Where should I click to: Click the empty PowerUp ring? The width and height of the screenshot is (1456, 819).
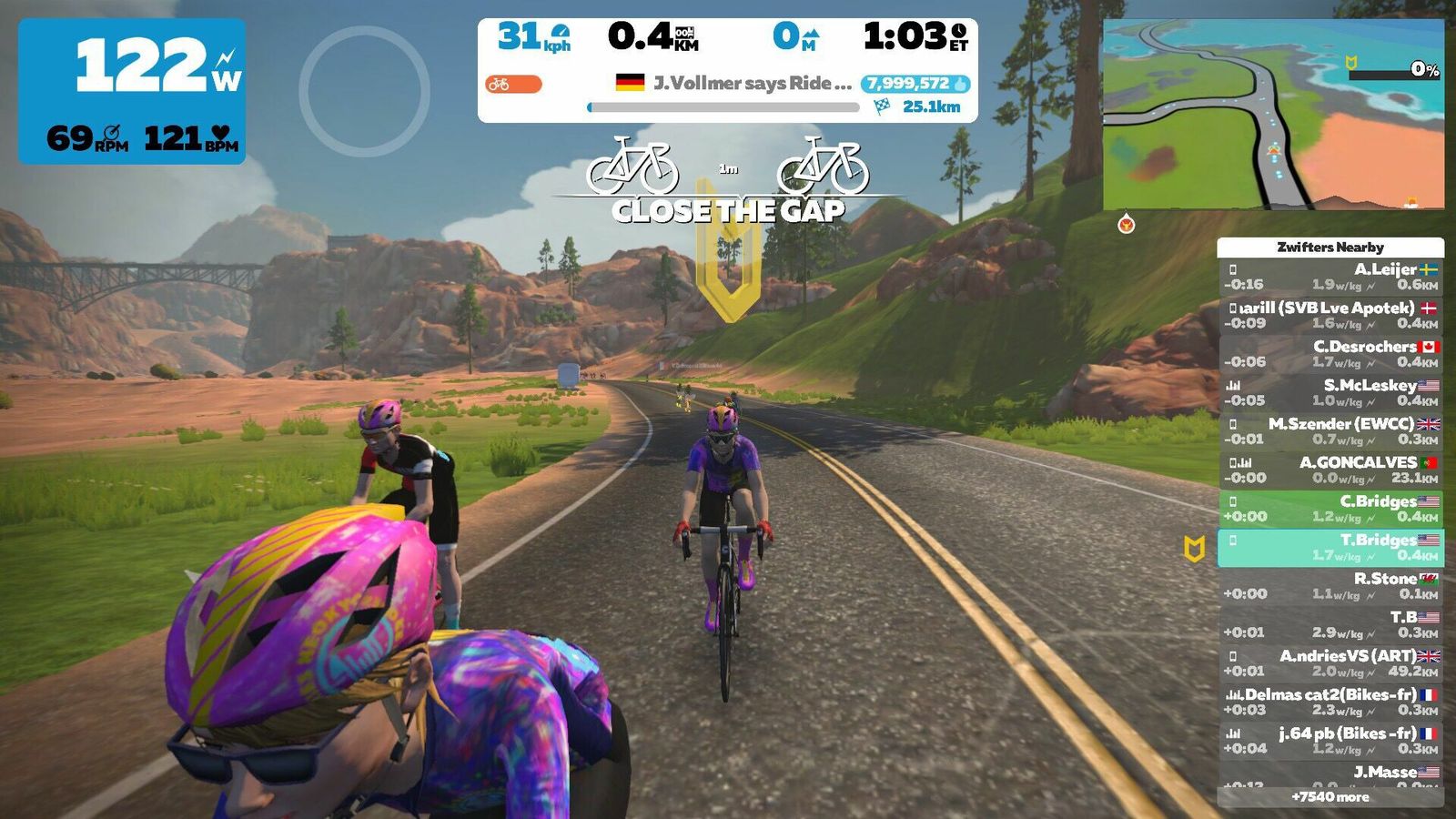(x=364, y=91)
